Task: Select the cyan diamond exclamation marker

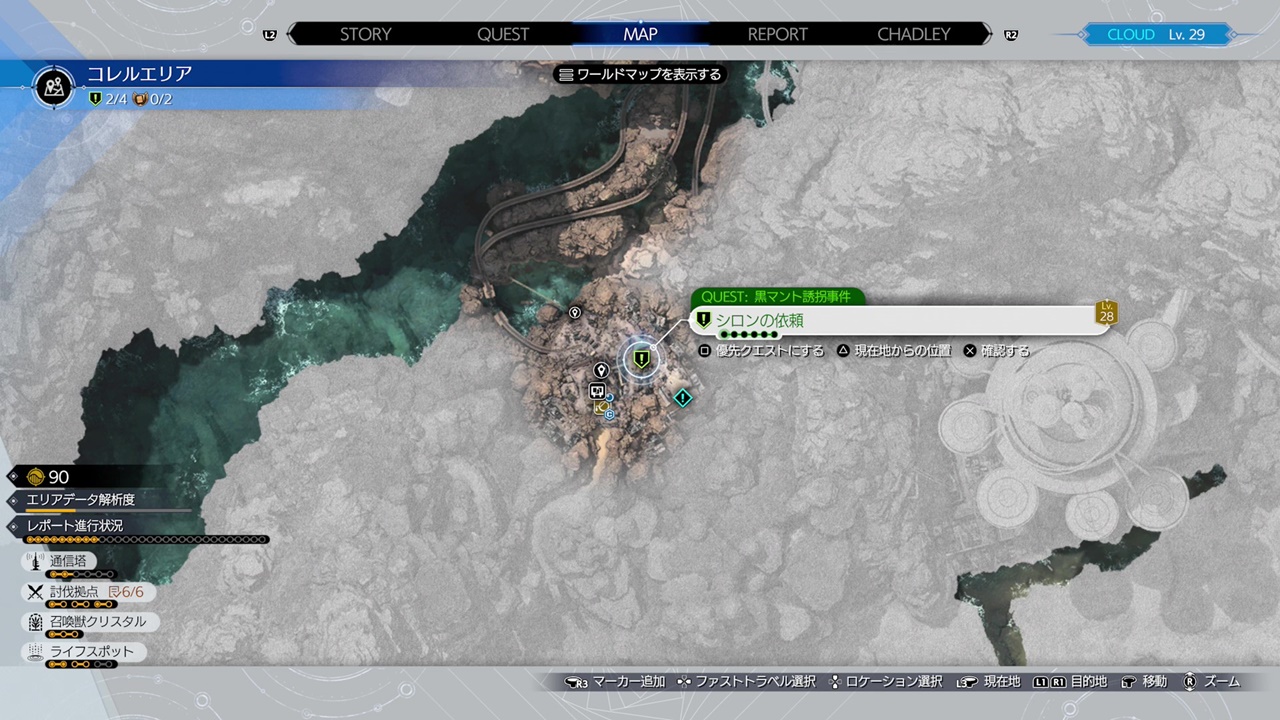Action: (682, 398)
